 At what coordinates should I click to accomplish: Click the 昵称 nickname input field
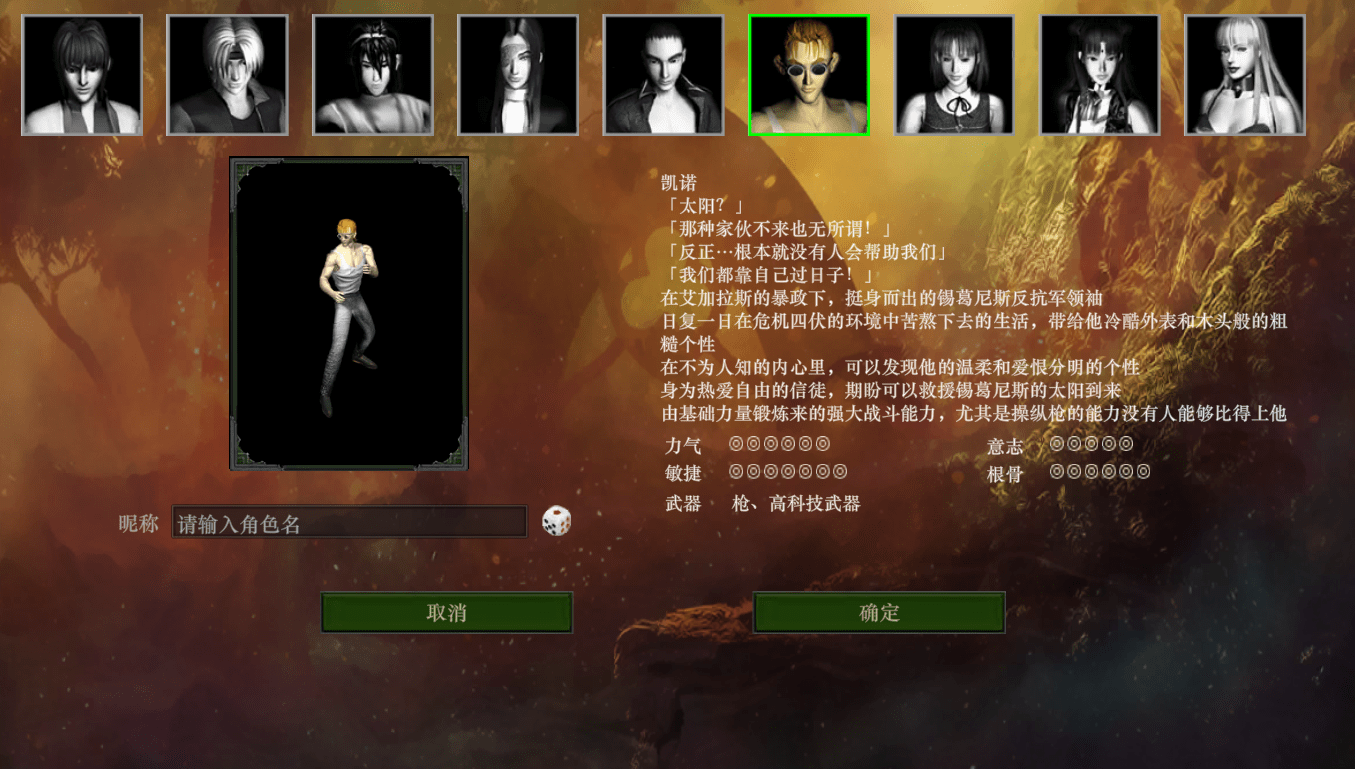coord(349,522)
